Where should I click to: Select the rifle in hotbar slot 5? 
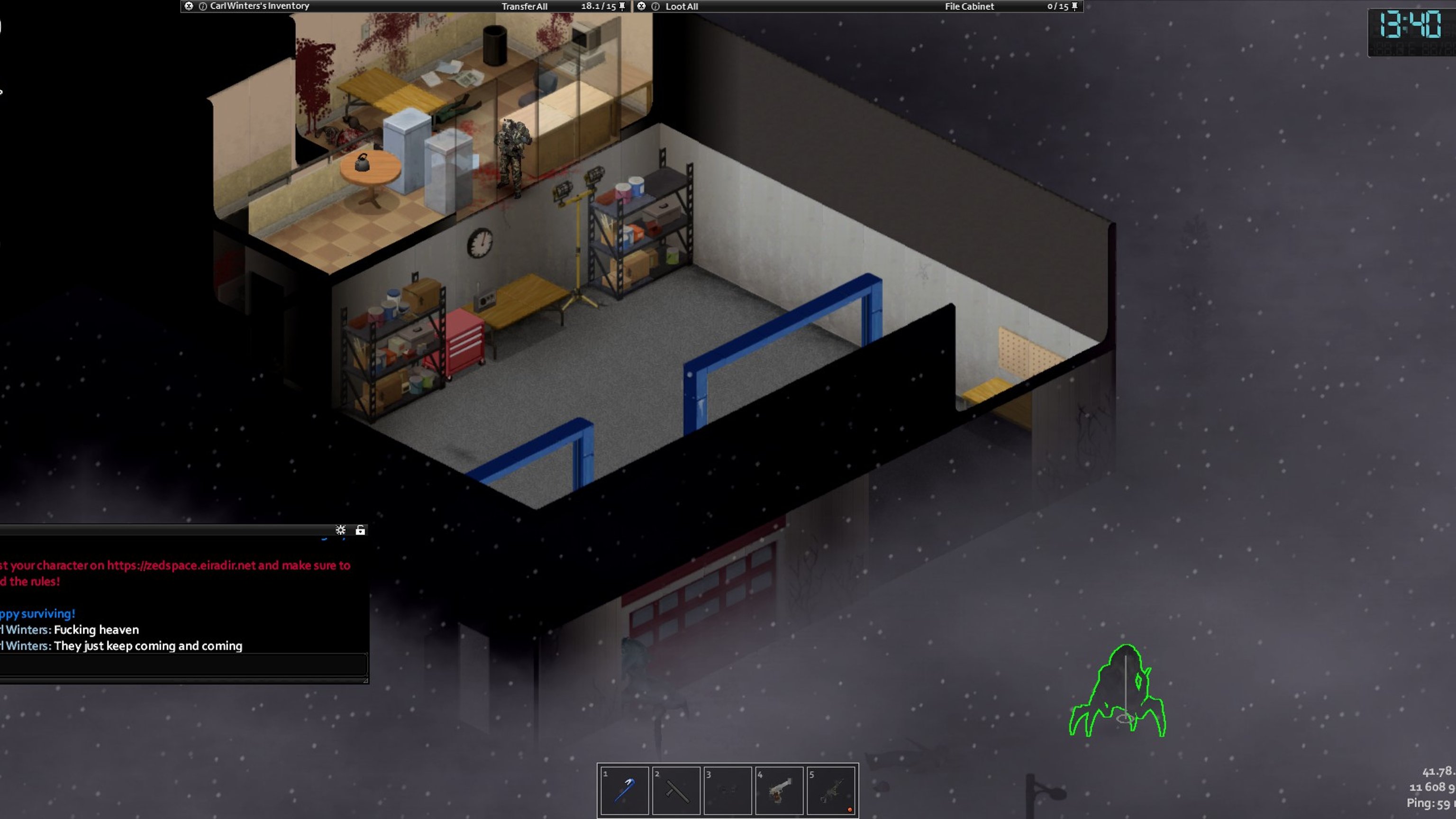(x=831, y=790)
